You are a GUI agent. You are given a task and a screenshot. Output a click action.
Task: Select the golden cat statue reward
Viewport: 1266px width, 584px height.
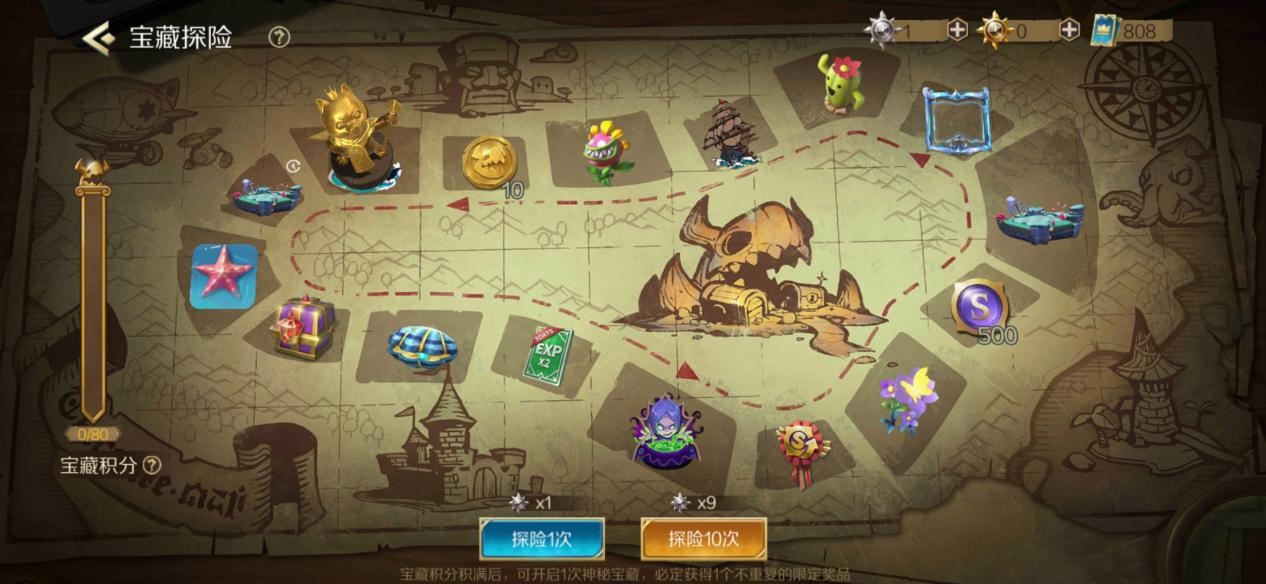pos(358,137)
